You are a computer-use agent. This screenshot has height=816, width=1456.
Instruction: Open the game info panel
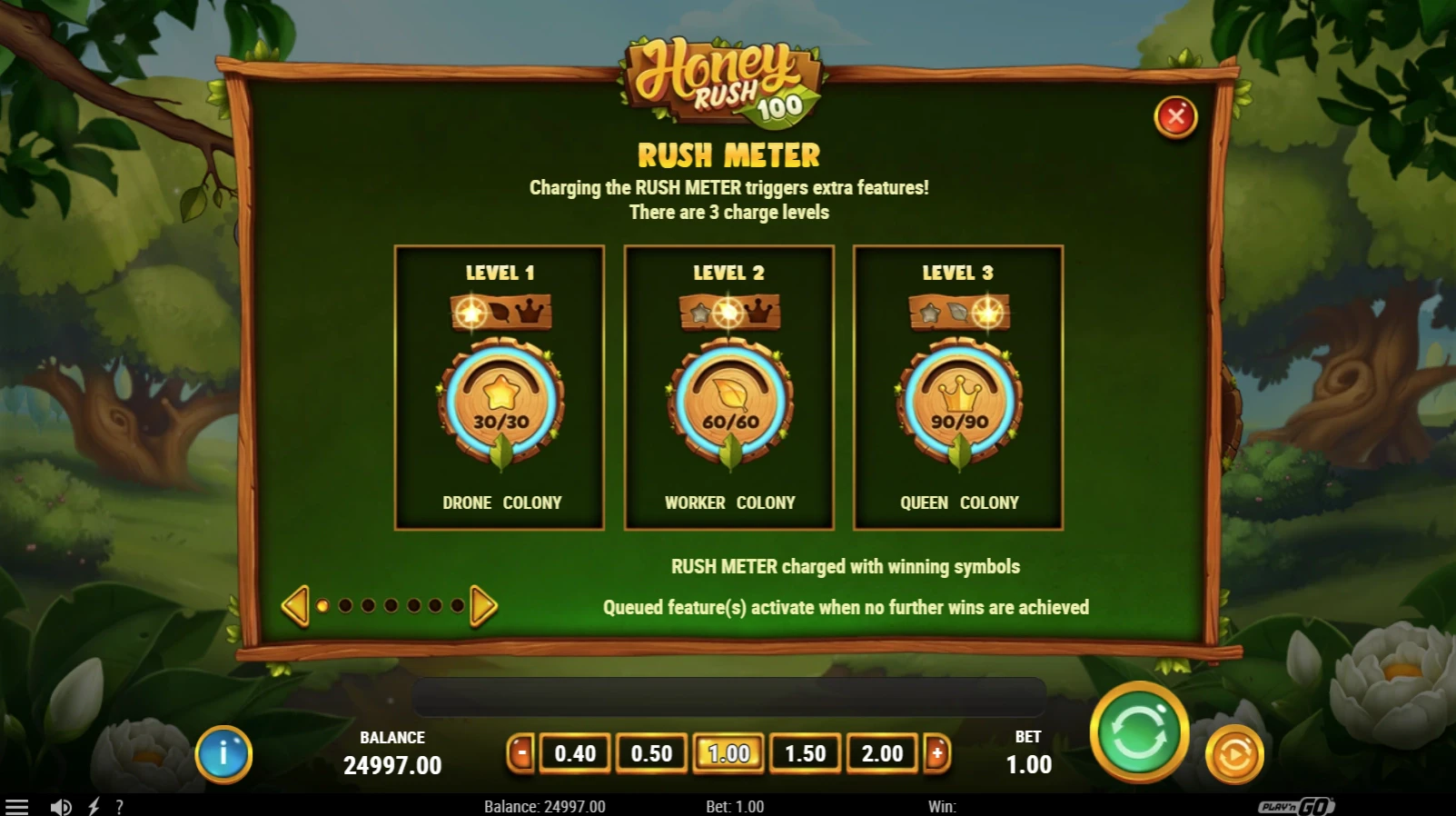(224, 754)
